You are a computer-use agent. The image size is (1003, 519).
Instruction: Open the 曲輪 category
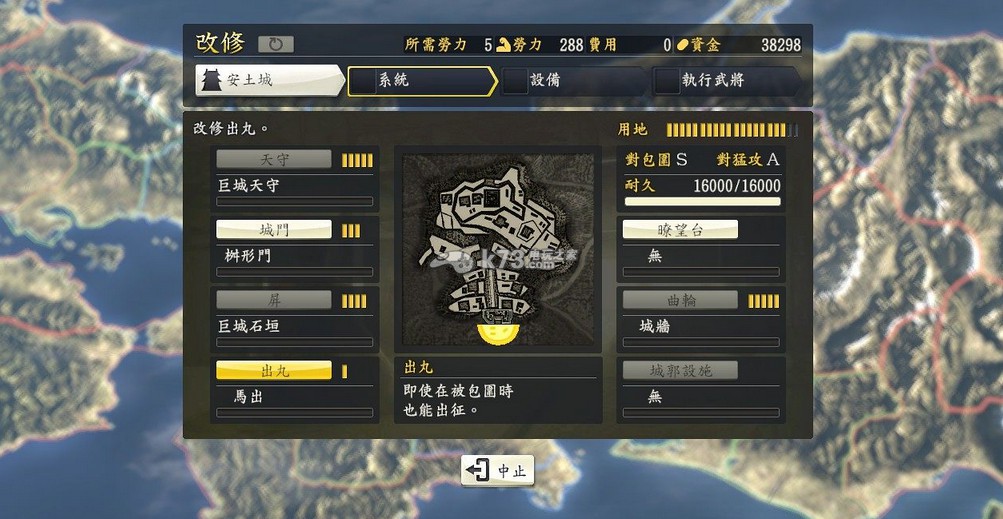point(680,300)
